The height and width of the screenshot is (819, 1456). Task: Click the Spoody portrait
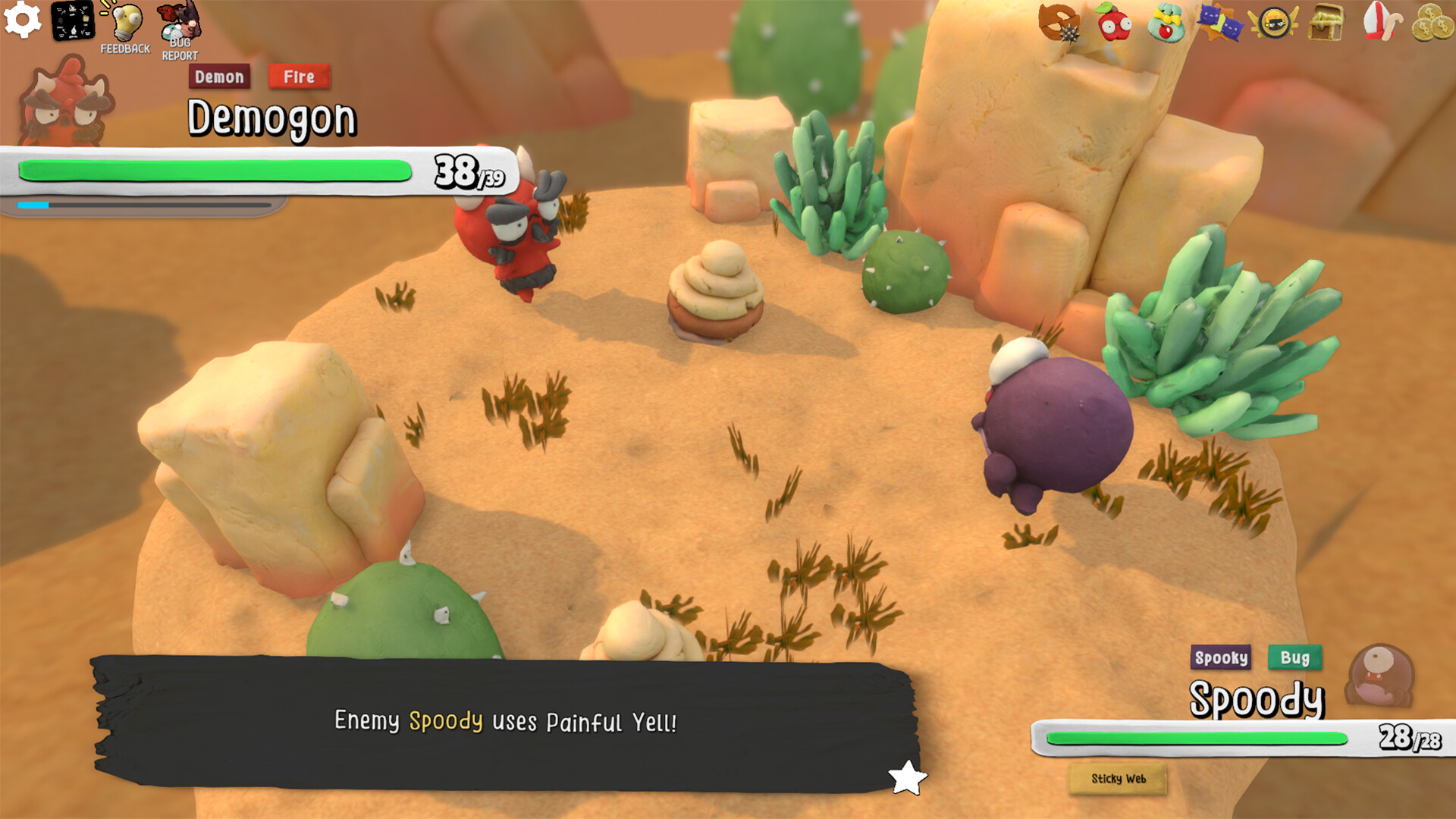click(x=1380, y=674)
